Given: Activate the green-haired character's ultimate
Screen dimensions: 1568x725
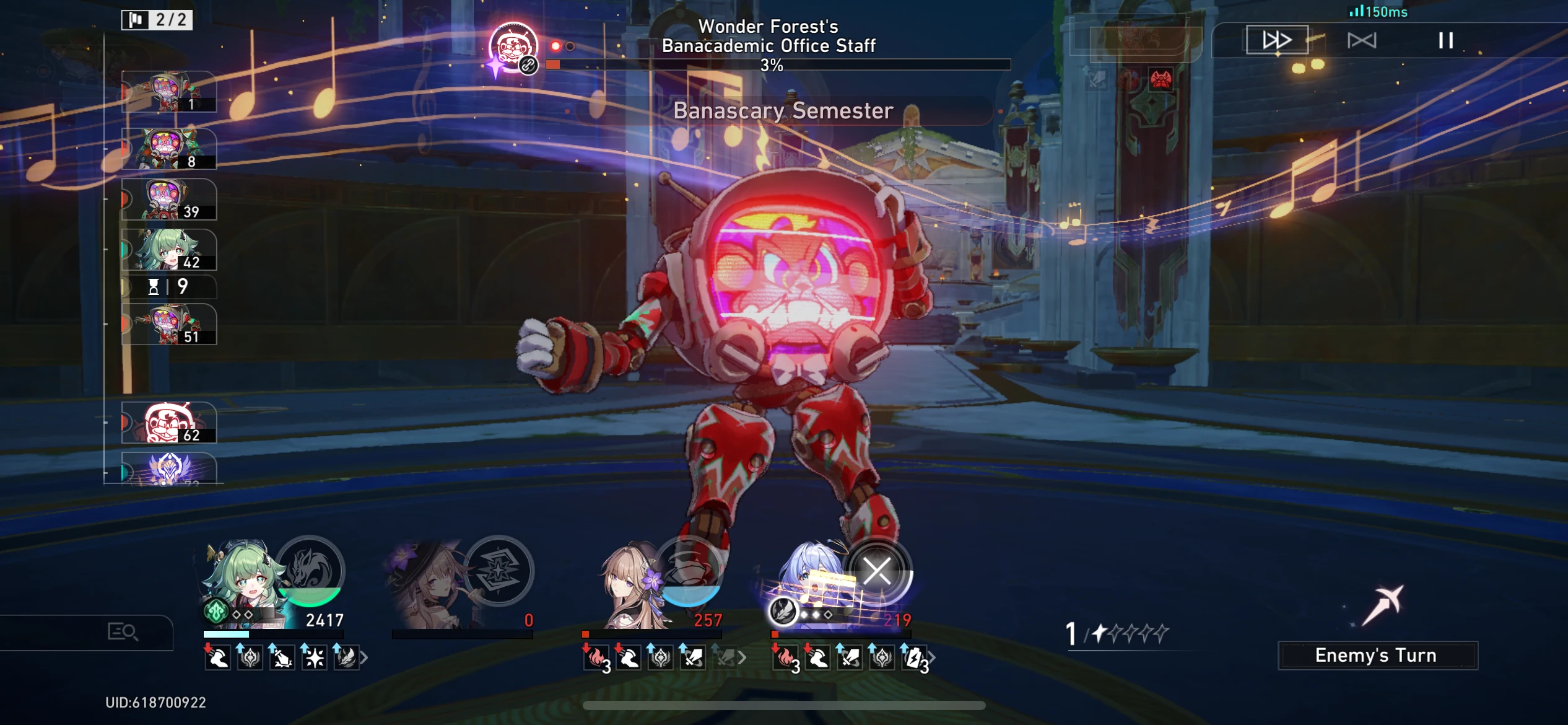Looking at the screenshot, I should click(x=310, y=571).
